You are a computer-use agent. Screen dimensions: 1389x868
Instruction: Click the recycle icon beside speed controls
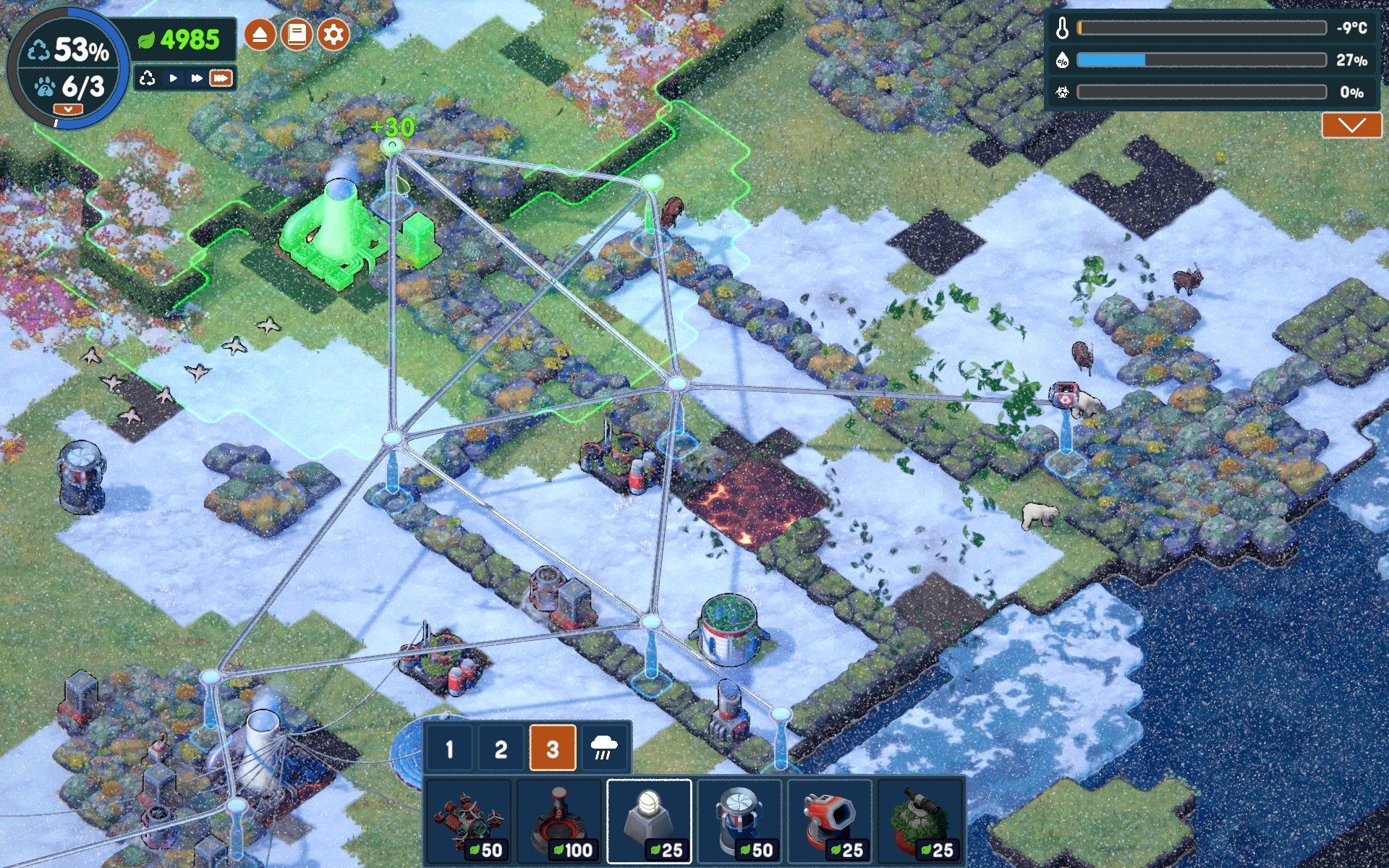coord(148,78)
